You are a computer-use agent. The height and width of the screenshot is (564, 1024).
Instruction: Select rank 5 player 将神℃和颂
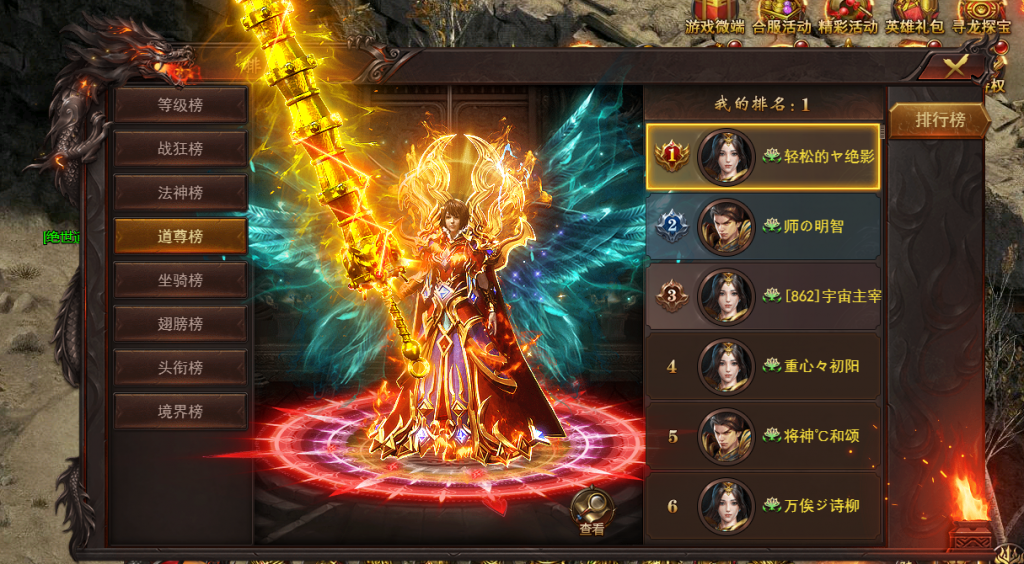(x=763, y=436)
